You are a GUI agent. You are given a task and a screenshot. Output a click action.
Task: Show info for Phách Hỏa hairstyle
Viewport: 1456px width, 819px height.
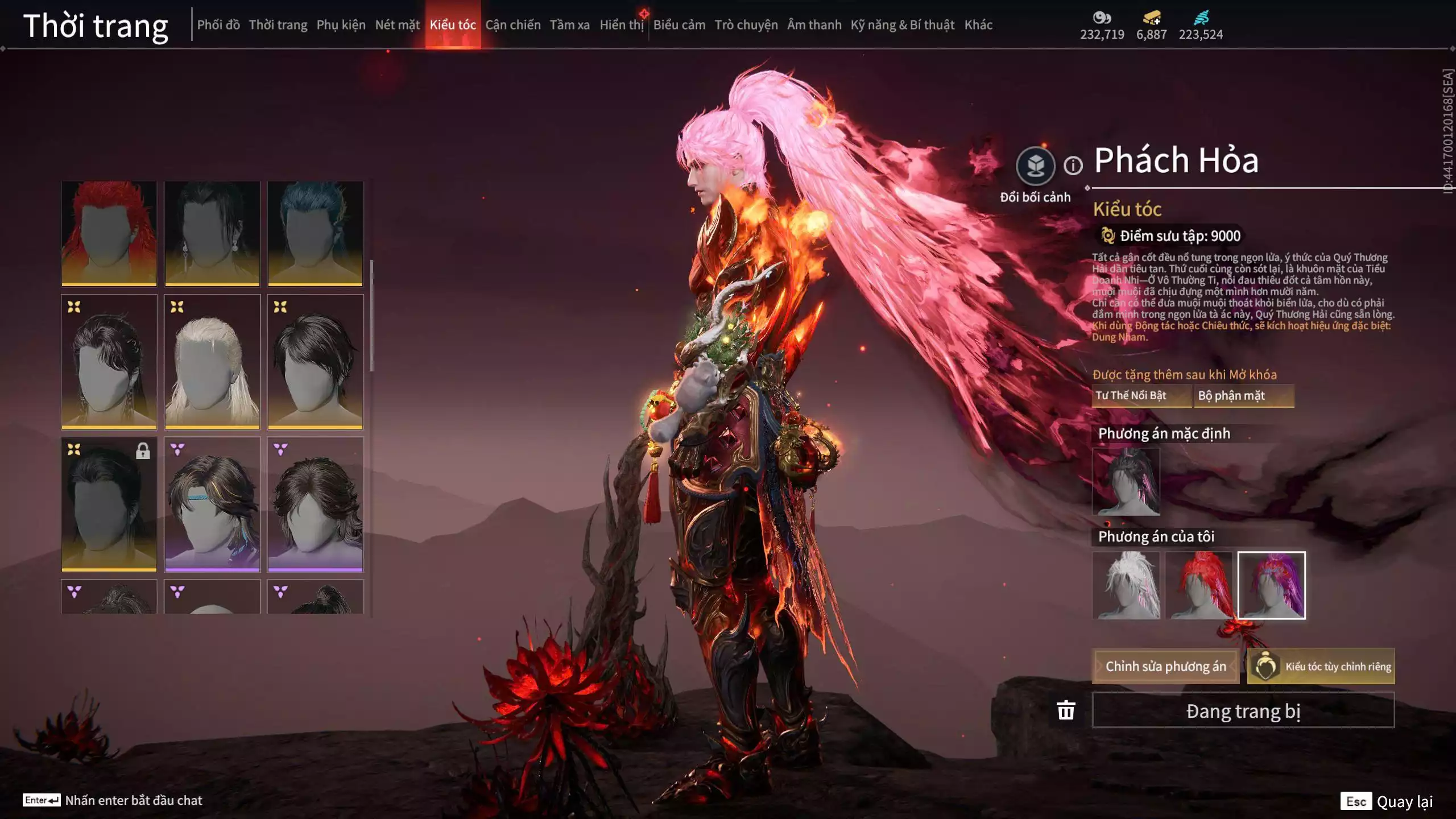(x=1073, y=166)
